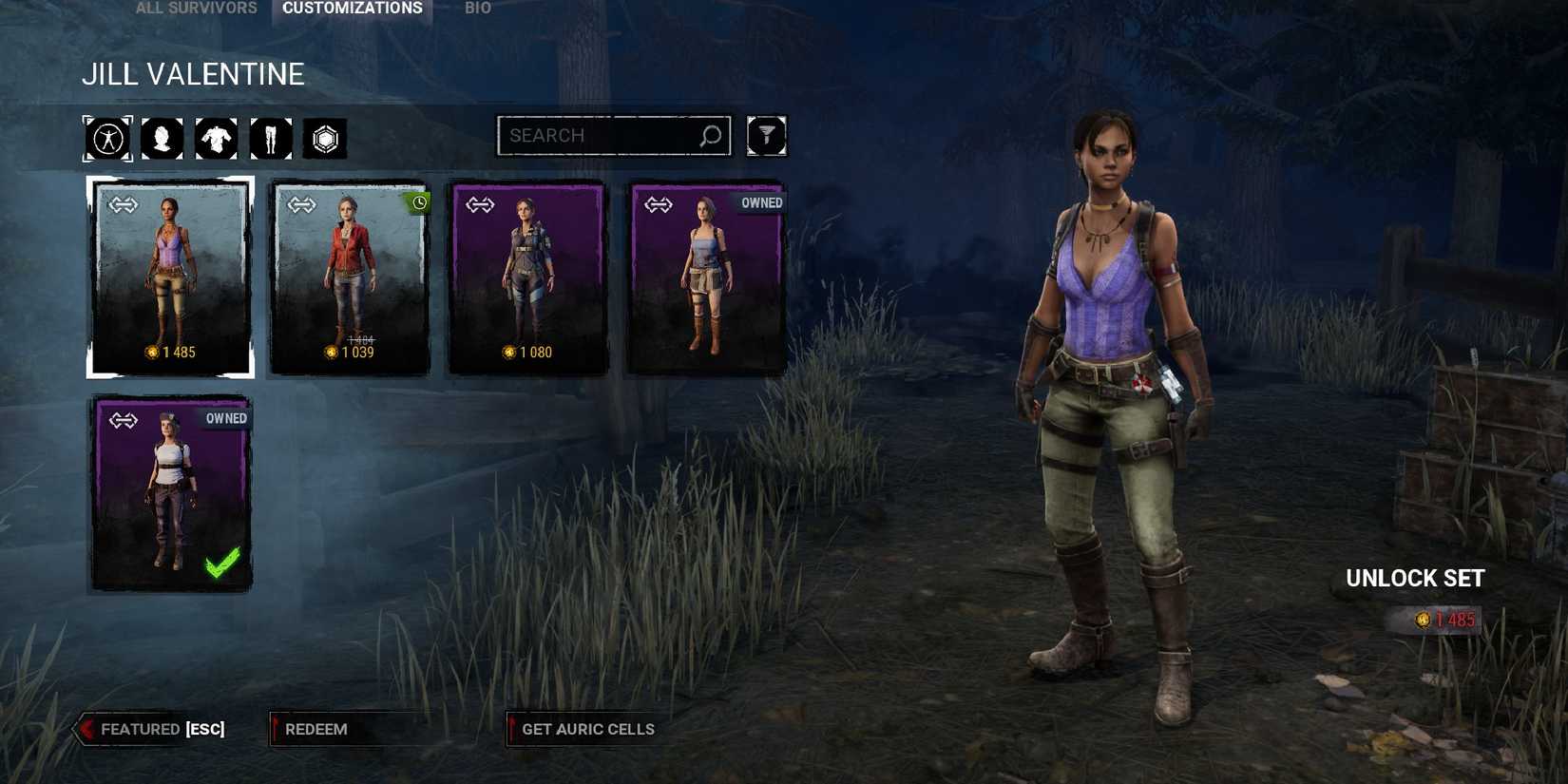Open the filter funnel next to search
The width and height of the screenshot is (1568, 784).
(767, 136)
